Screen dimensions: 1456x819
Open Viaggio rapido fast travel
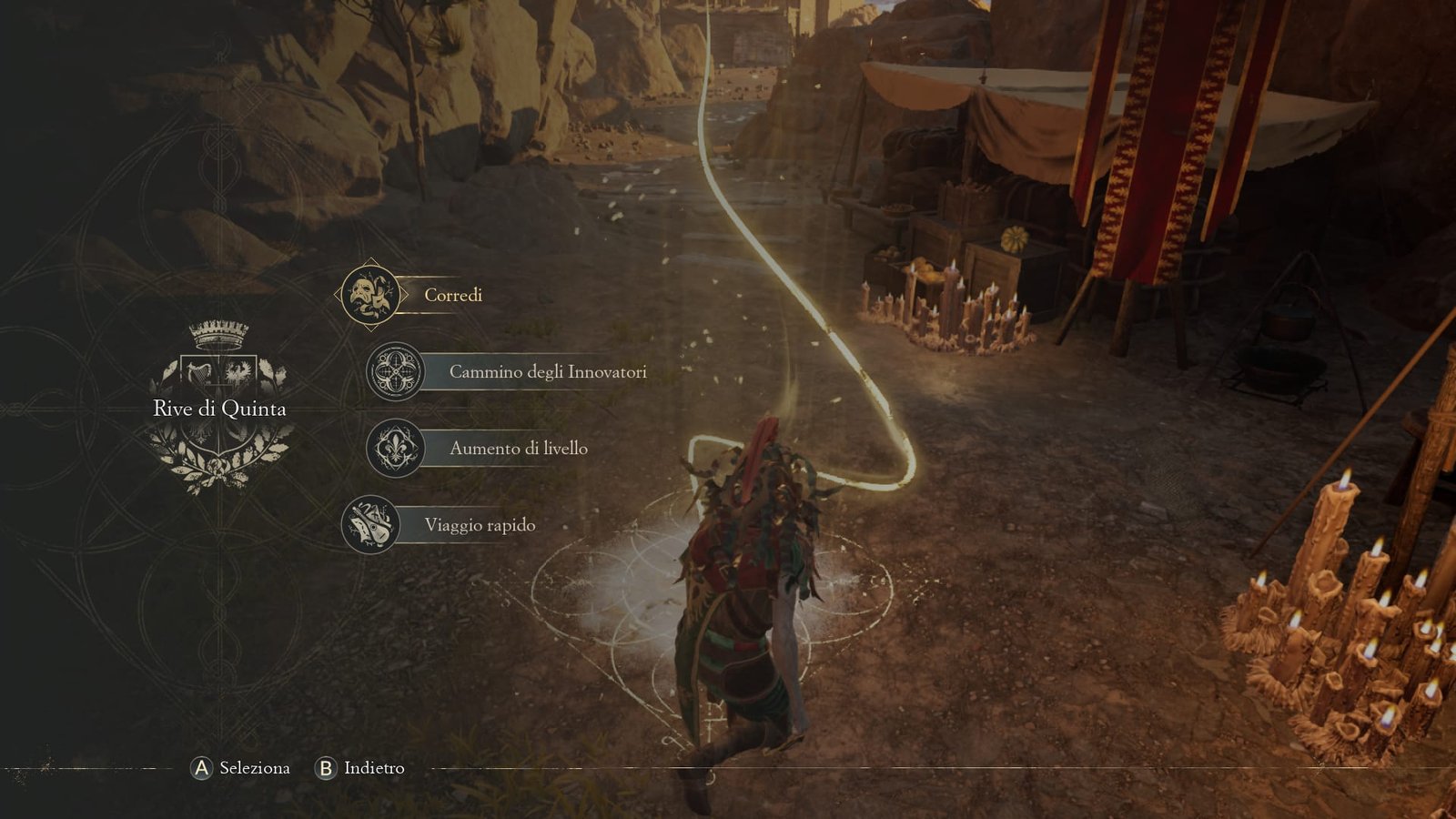pyautogui.click(x=480, y=525)
